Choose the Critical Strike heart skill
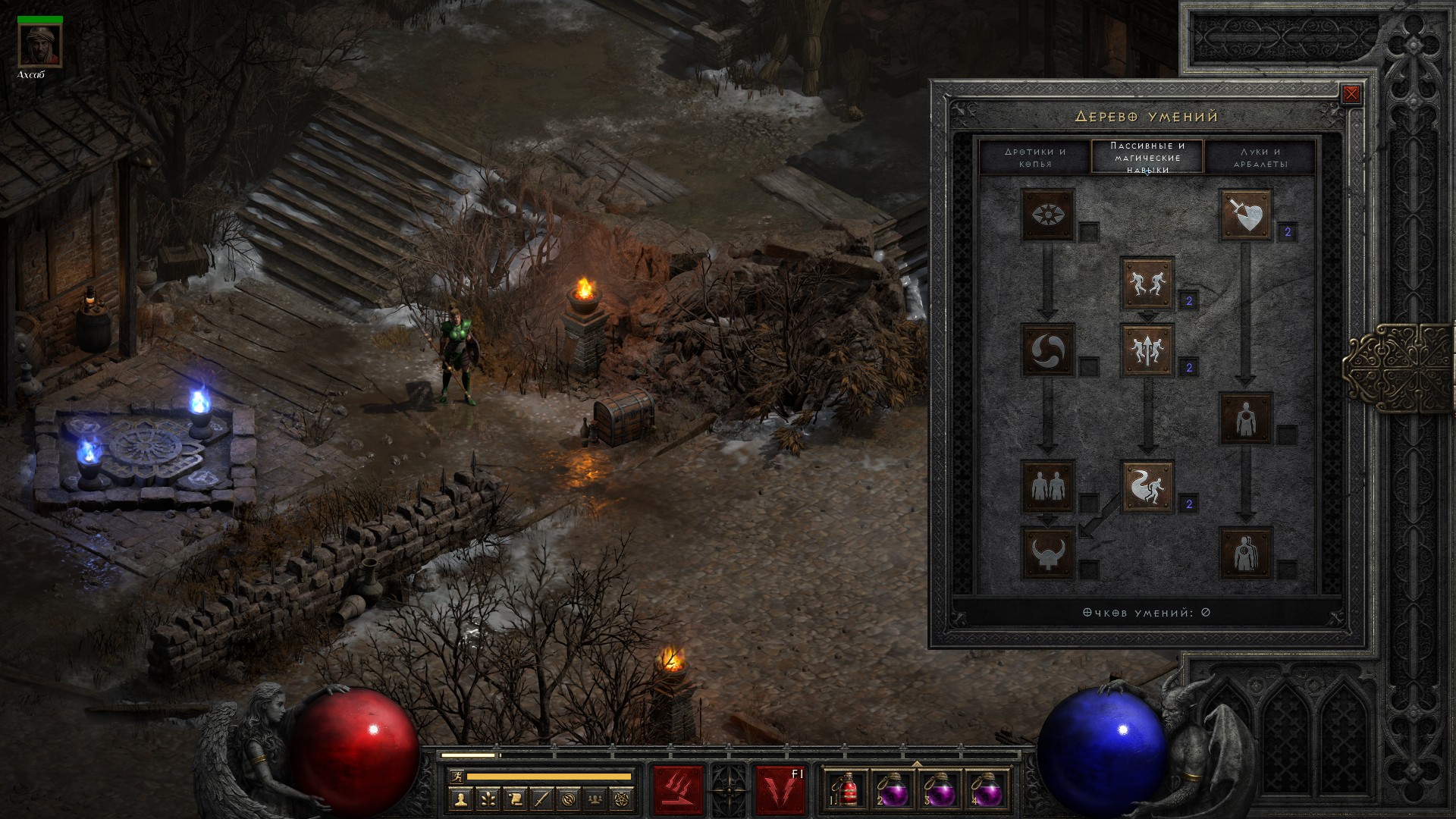1456x819 pixels. (1245, 215)
